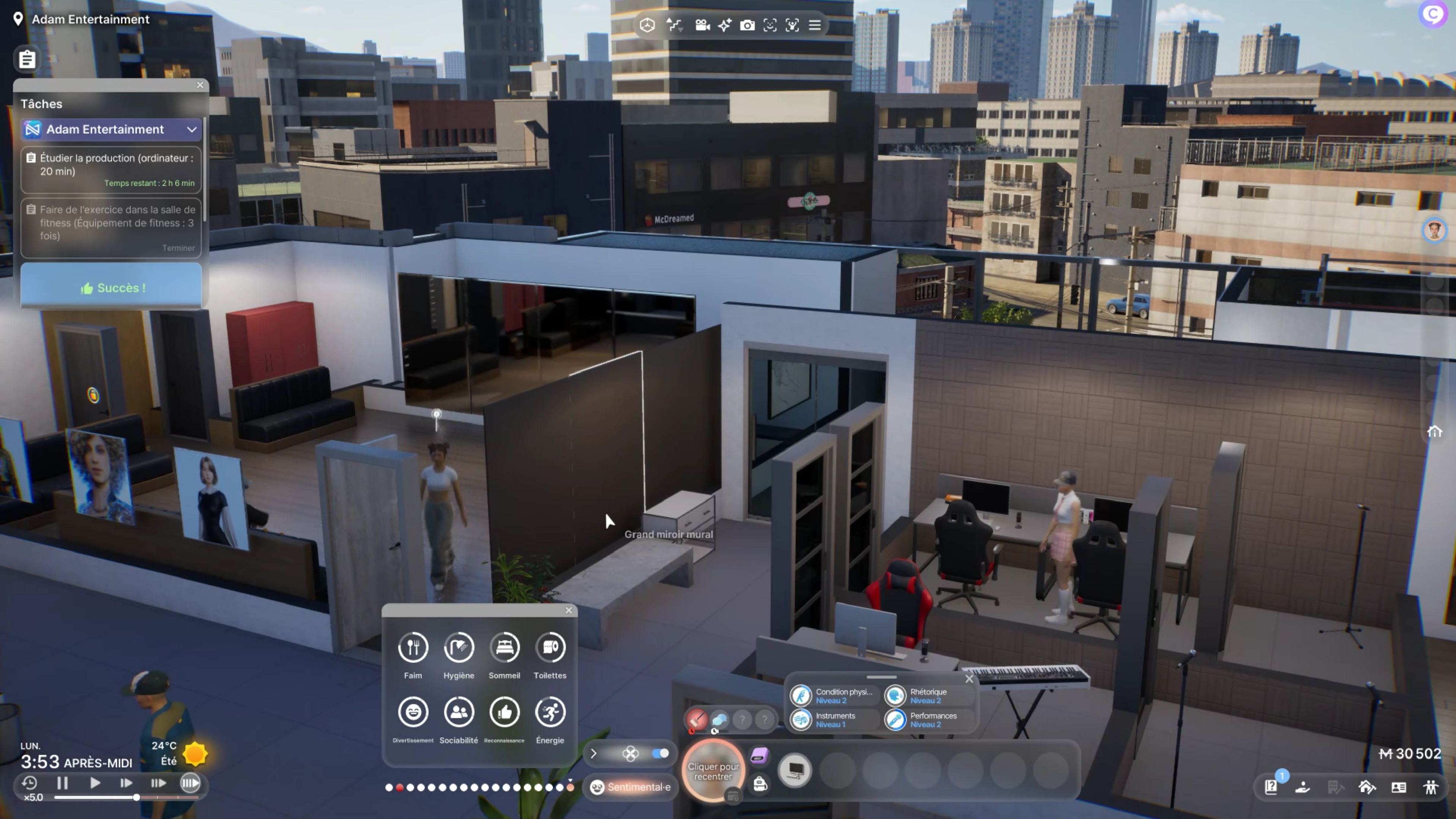Click the rewind clock icon
Screen dimensions: 1456x819
(29, 783)
